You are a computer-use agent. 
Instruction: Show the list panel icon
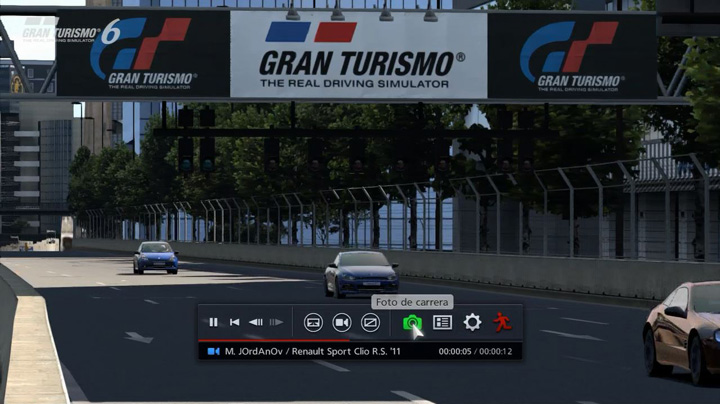[442, 322]
